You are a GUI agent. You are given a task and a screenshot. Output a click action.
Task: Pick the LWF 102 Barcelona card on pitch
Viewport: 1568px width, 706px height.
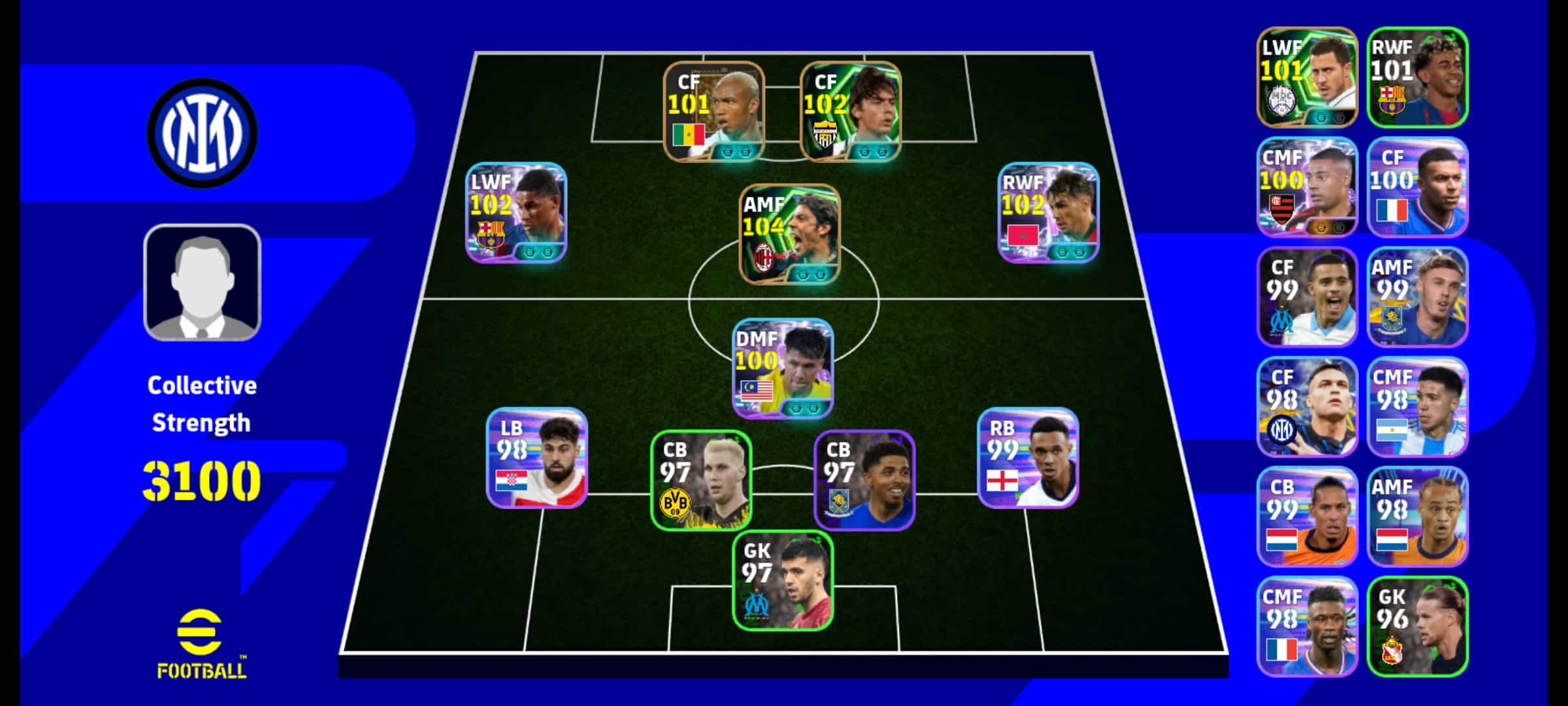pyautogui.click(x=516, y=212)
